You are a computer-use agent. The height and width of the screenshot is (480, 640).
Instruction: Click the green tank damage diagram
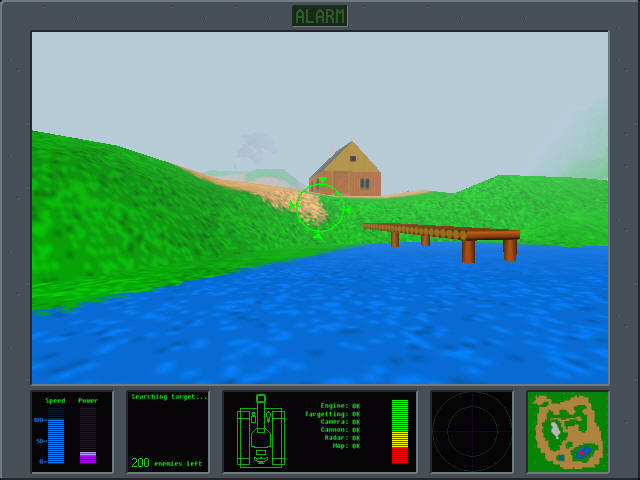[x=261, y=433]
